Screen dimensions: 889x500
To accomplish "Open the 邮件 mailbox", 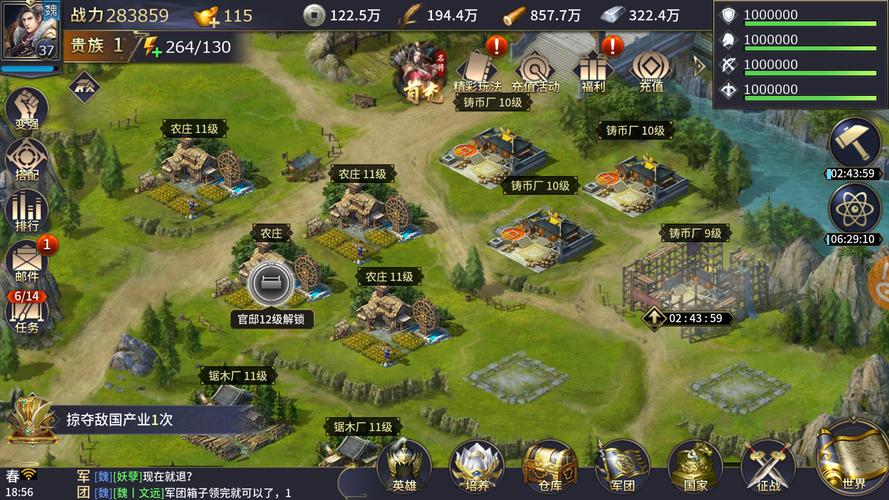I will (x=26, y=262).
